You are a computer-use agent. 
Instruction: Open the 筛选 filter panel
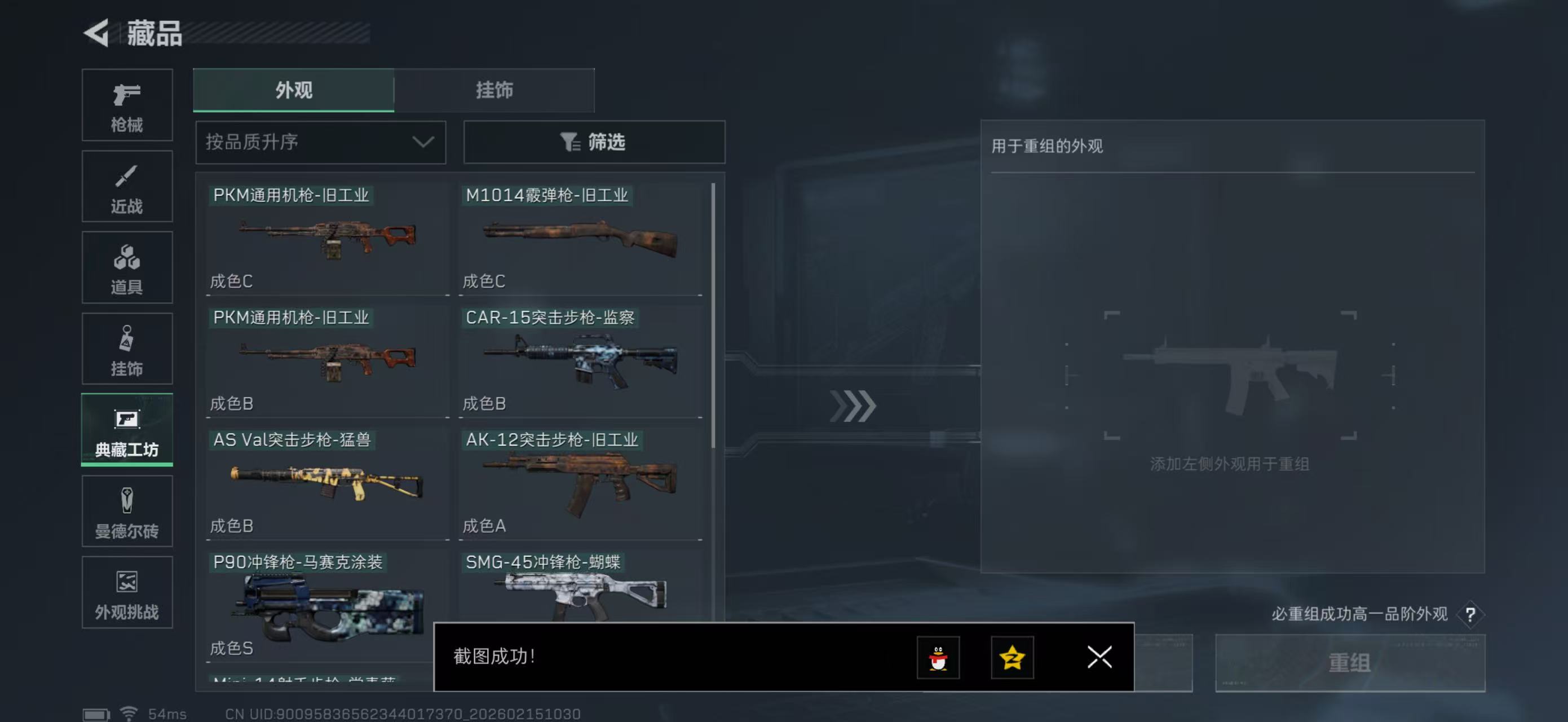pos(594,142)
